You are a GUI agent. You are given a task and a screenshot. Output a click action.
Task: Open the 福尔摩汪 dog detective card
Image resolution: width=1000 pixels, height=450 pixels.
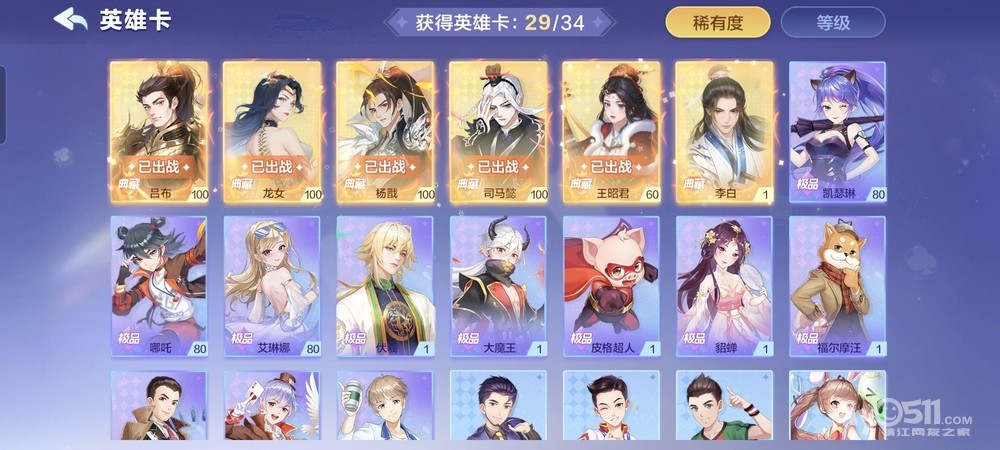click(838, 285)
